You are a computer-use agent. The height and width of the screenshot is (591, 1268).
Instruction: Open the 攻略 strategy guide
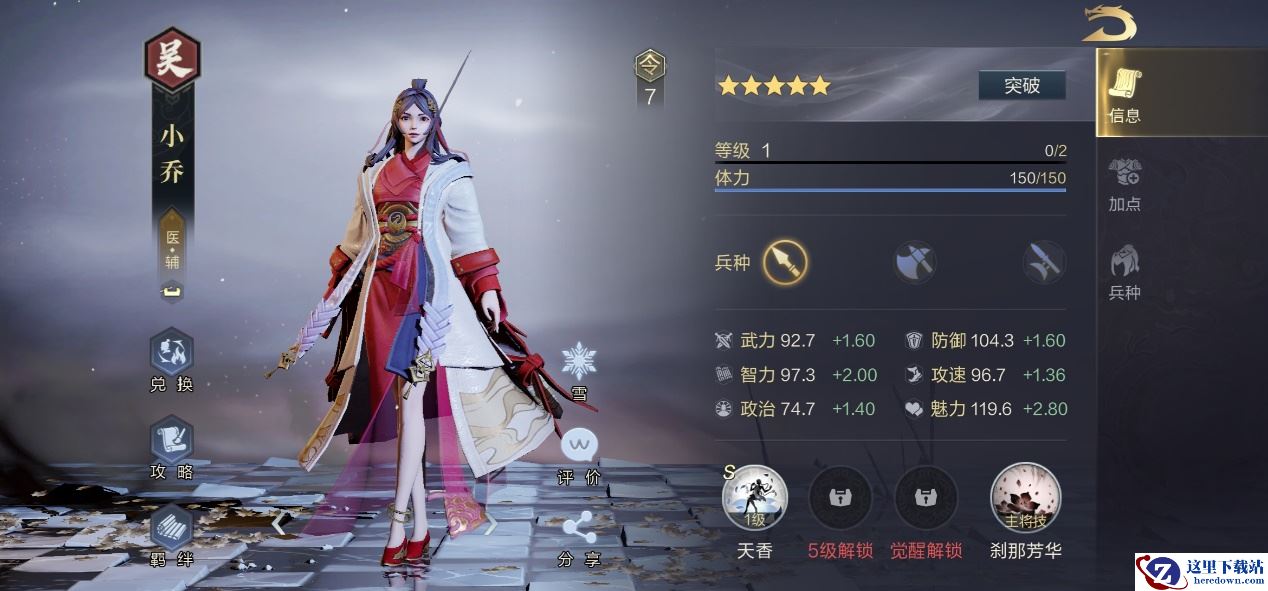click(171, 447)
